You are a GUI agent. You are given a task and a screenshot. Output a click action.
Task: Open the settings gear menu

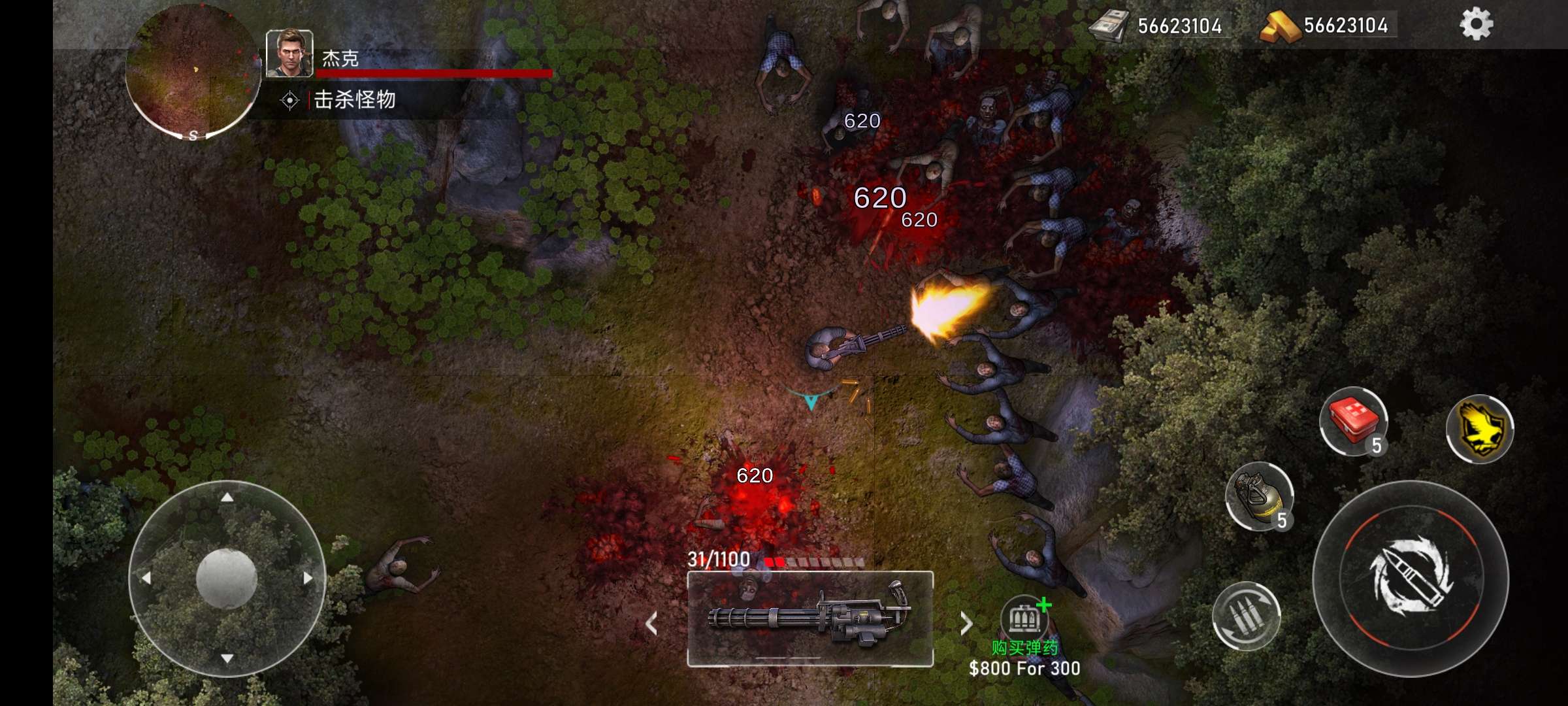point(1476,25)
